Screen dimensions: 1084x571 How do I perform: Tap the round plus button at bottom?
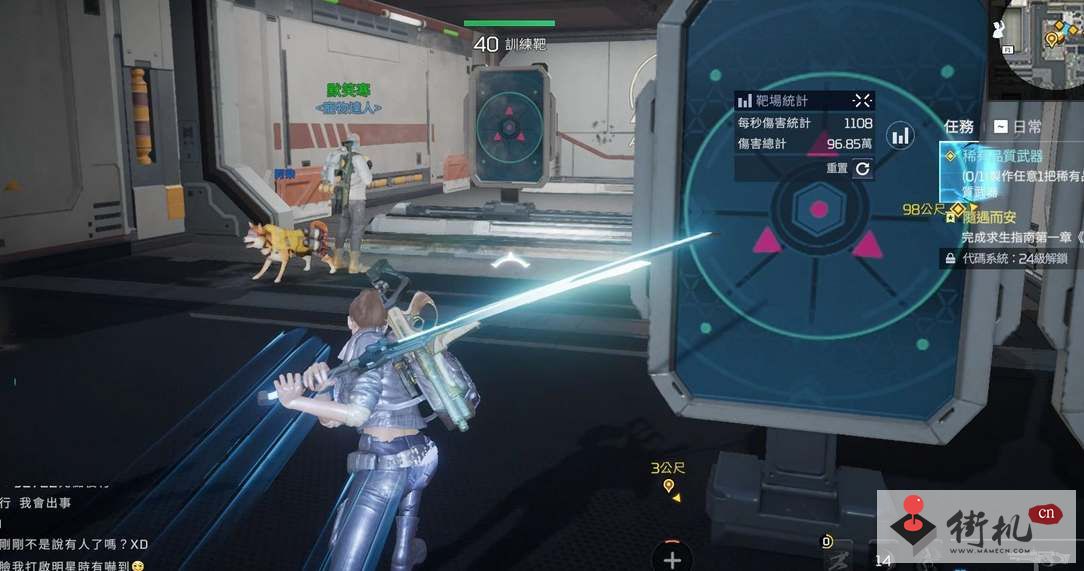tap(672, 559)
